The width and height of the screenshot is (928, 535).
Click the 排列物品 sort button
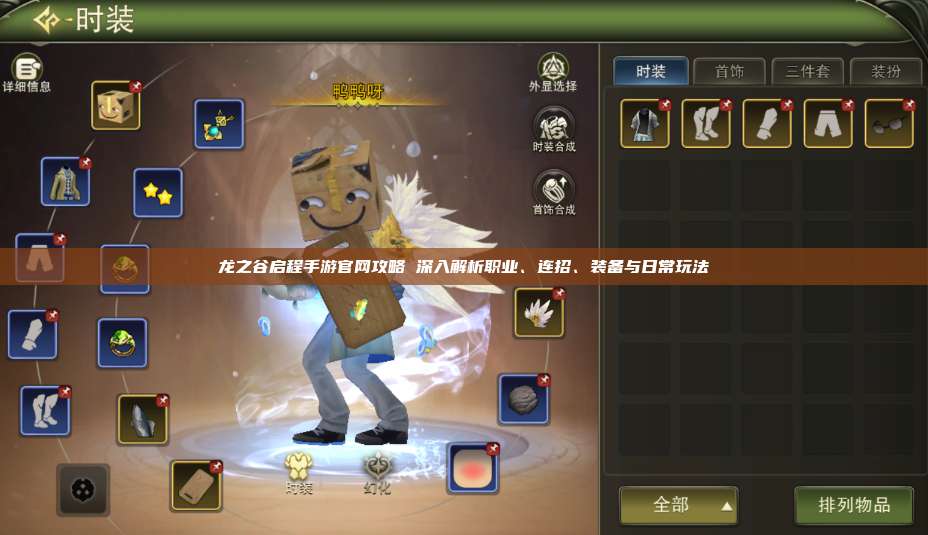854,506
